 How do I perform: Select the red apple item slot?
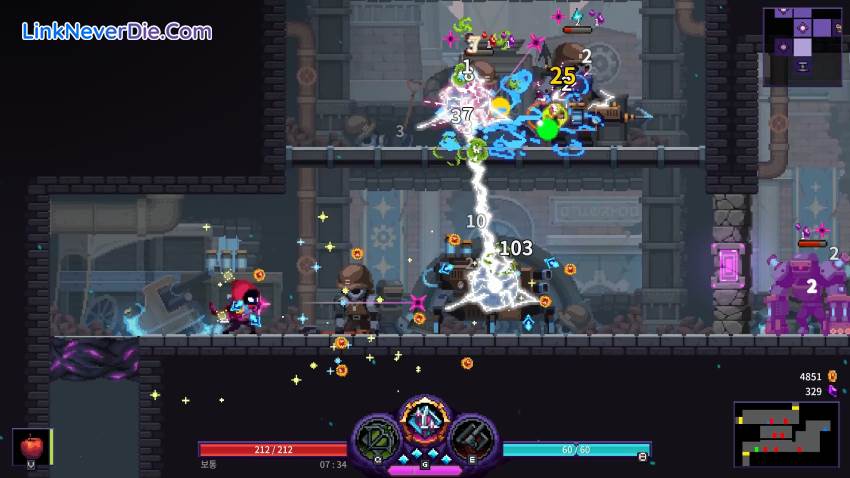click(x=30, y=446)
